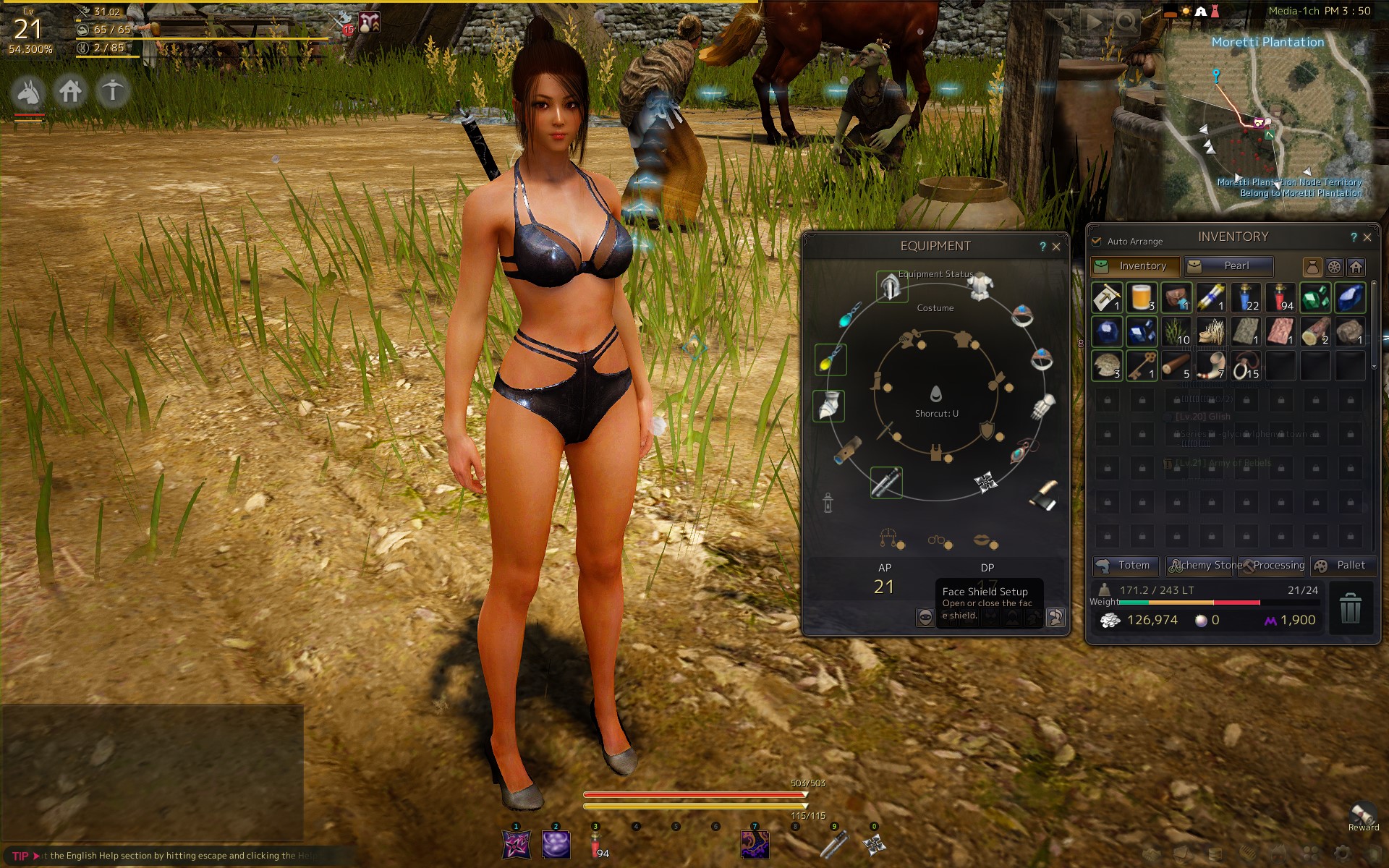1389x868 pixels.
Task: Switch to the Pearl inventory tab
Action: (1228, 266)
